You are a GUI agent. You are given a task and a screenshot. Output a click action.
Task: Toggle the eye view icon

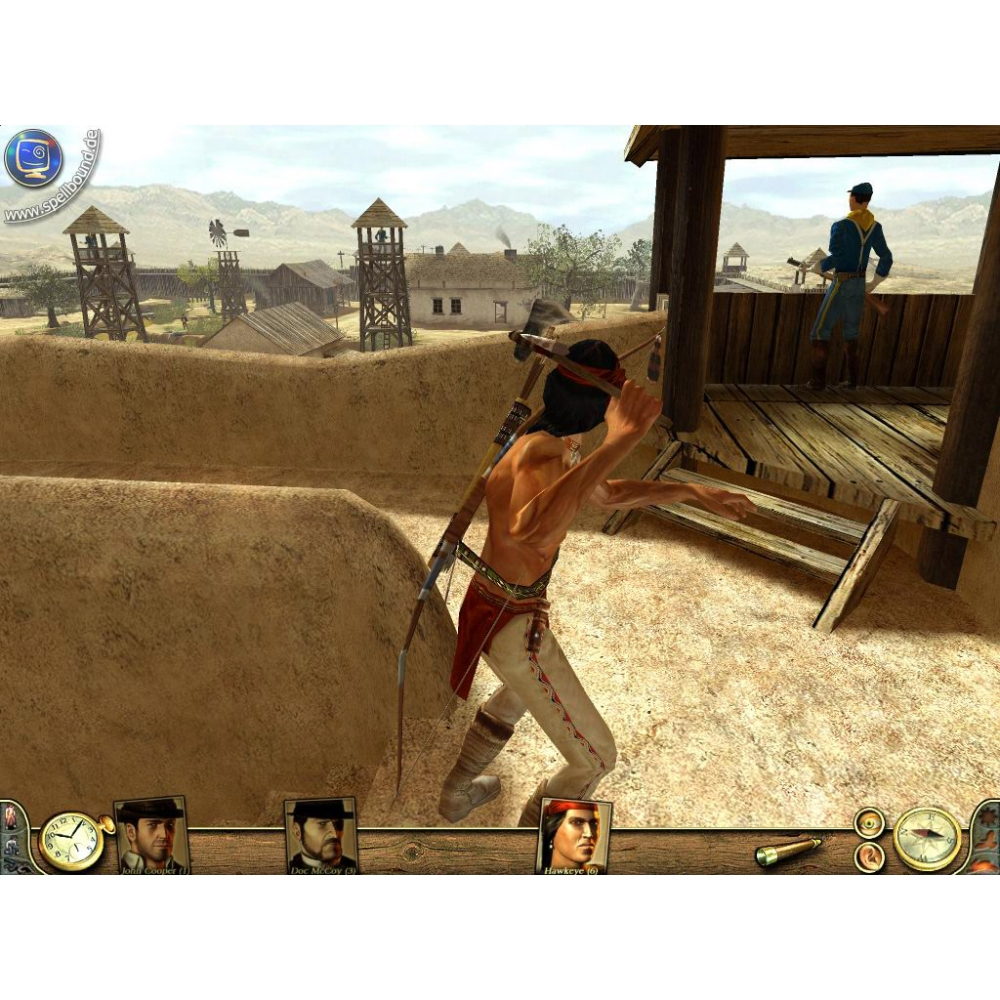click(869, 823)
